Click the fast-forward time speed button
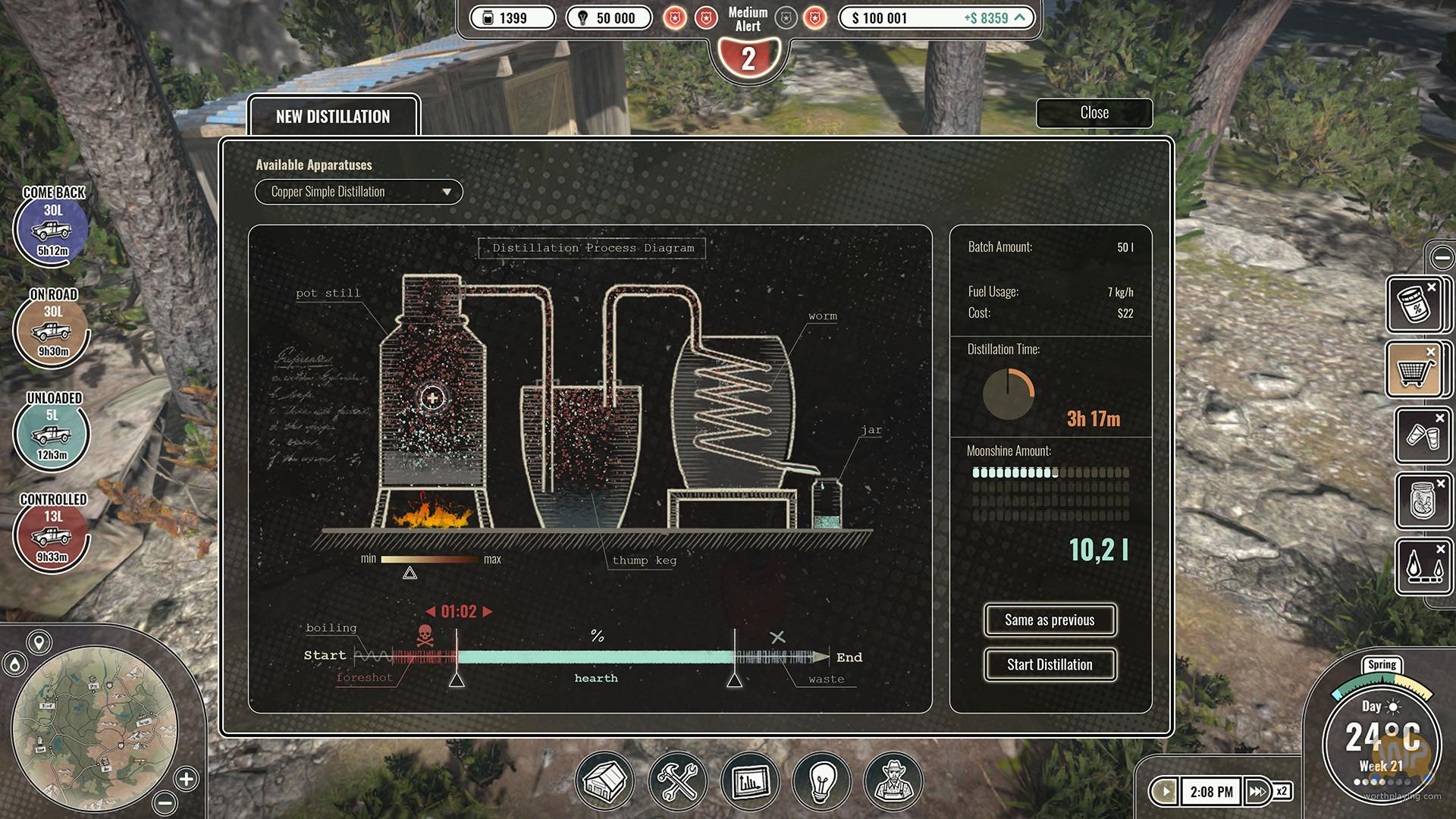This screenshot has width=1456, height=819. (1257, 792)
